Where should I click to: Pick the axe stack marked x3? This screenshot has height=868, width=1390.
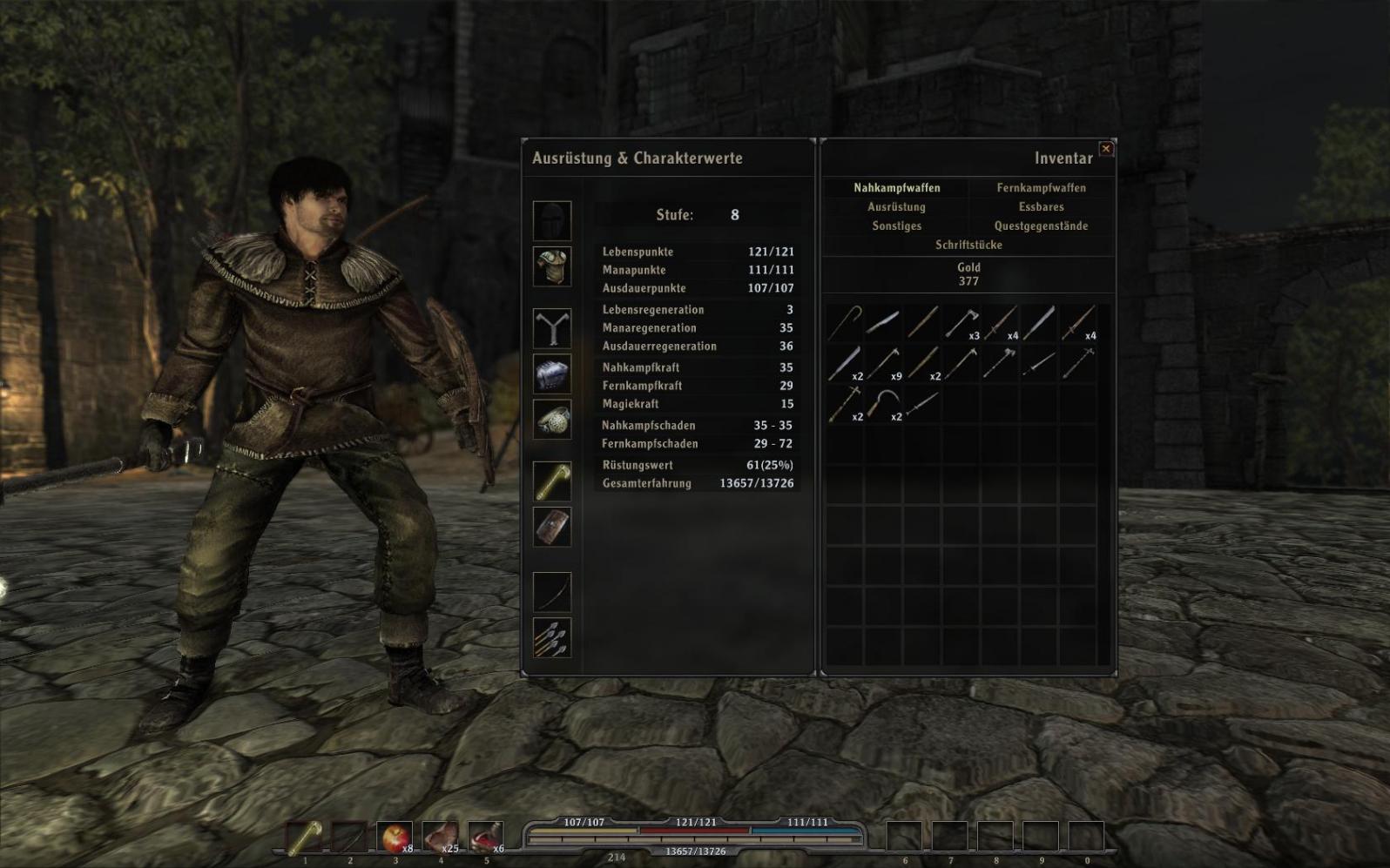click(x=962, y=323)
